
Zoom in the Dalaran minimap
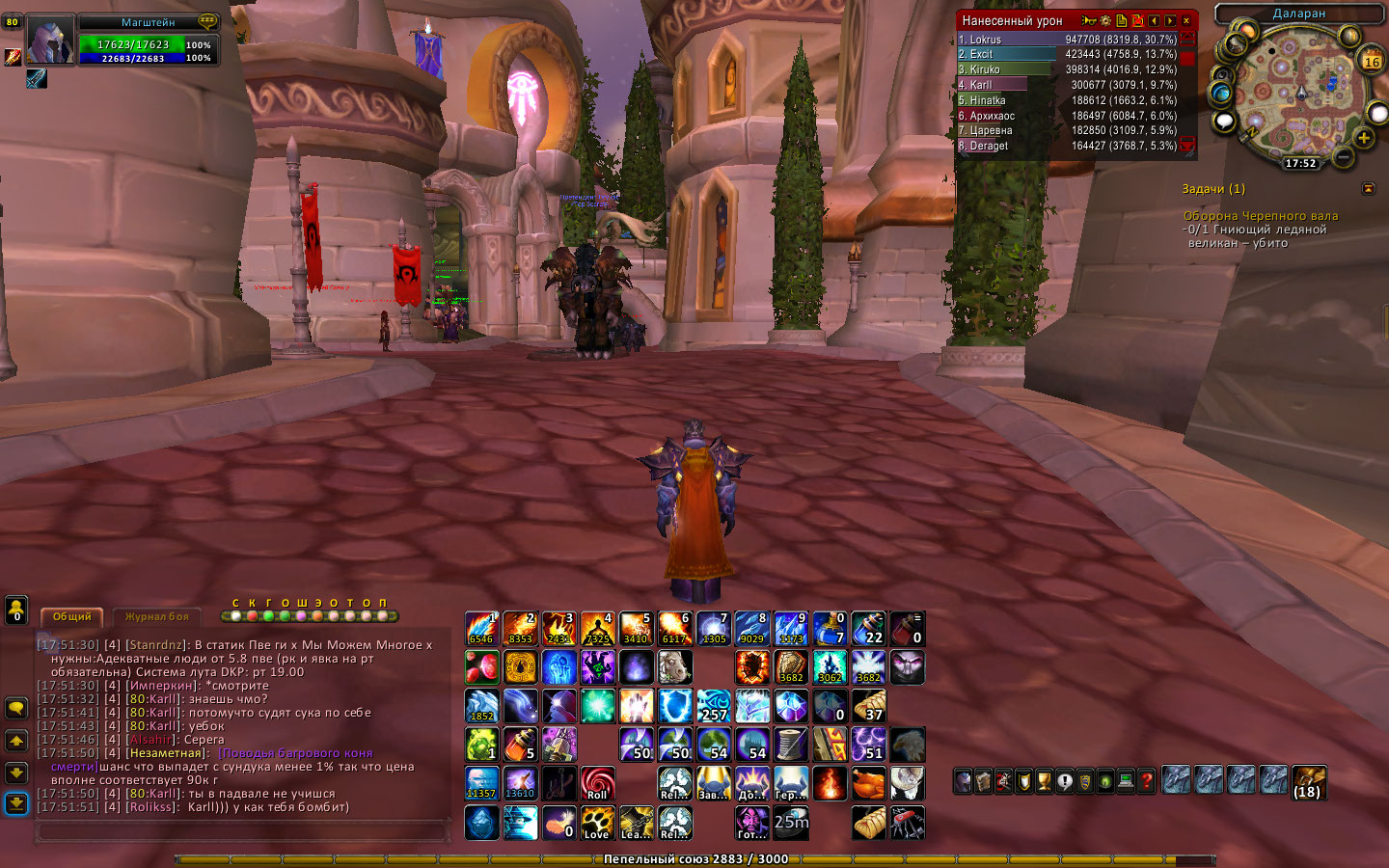(x=1364, y=138)
